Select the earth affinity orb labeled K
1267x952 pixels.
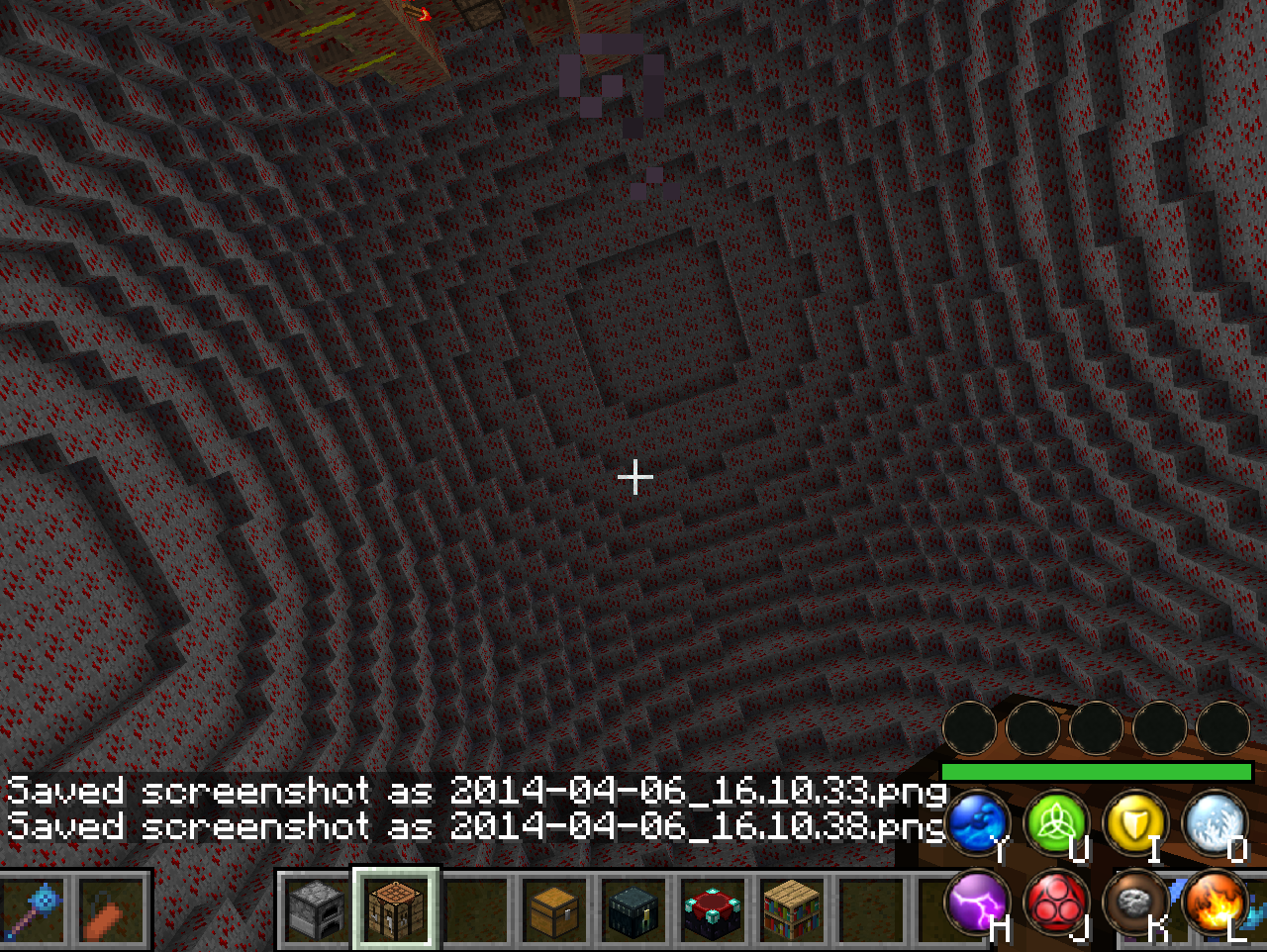click(x=1134, y=904)
